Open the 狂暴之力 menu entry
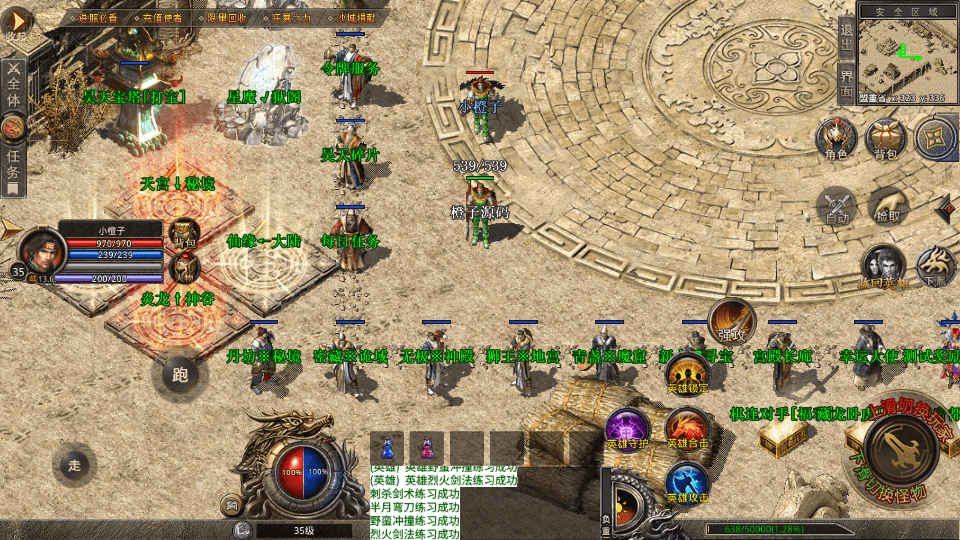 click(291, 17)
